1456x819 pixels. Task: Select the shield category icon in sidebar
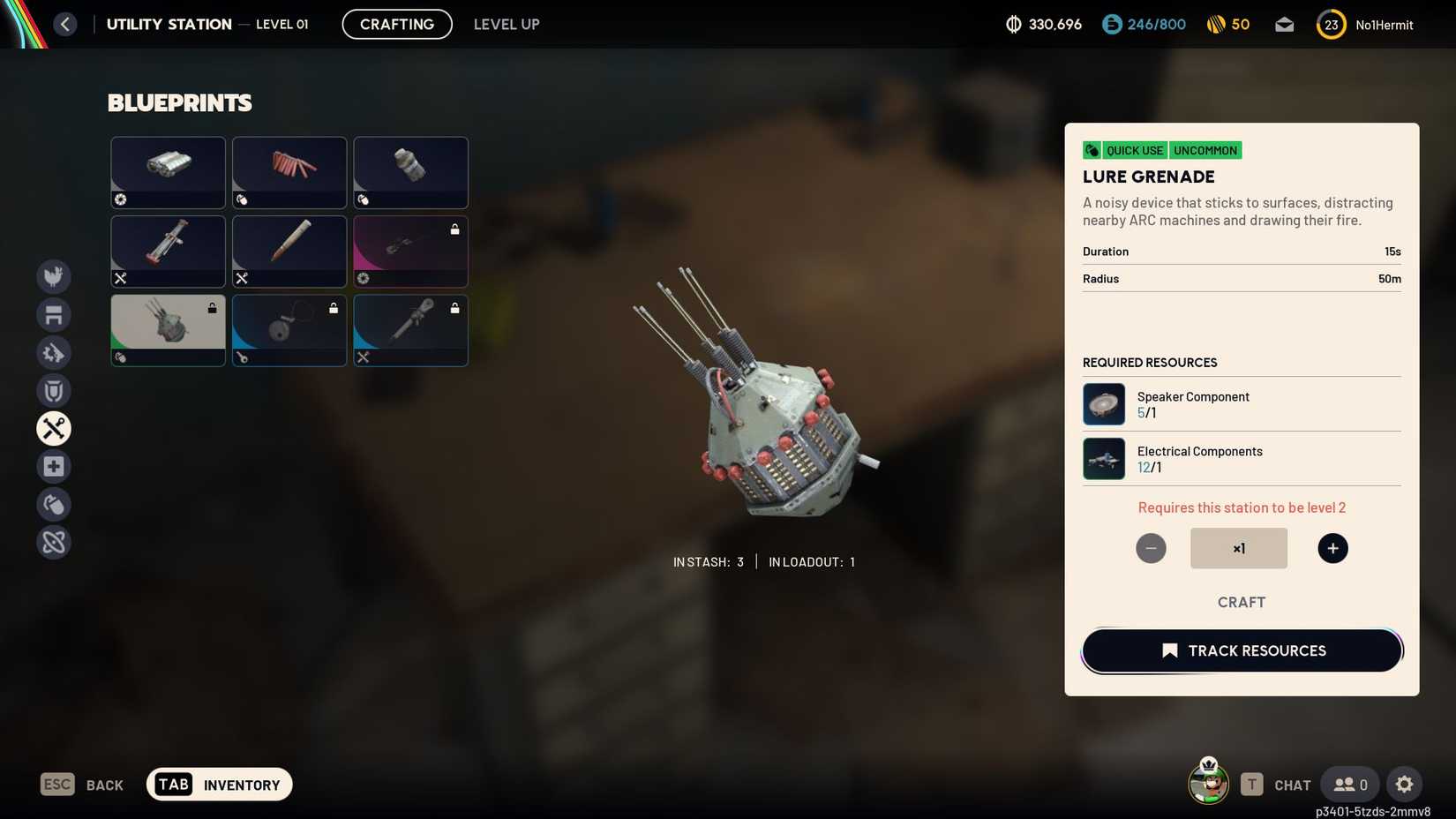click(54, 391)
